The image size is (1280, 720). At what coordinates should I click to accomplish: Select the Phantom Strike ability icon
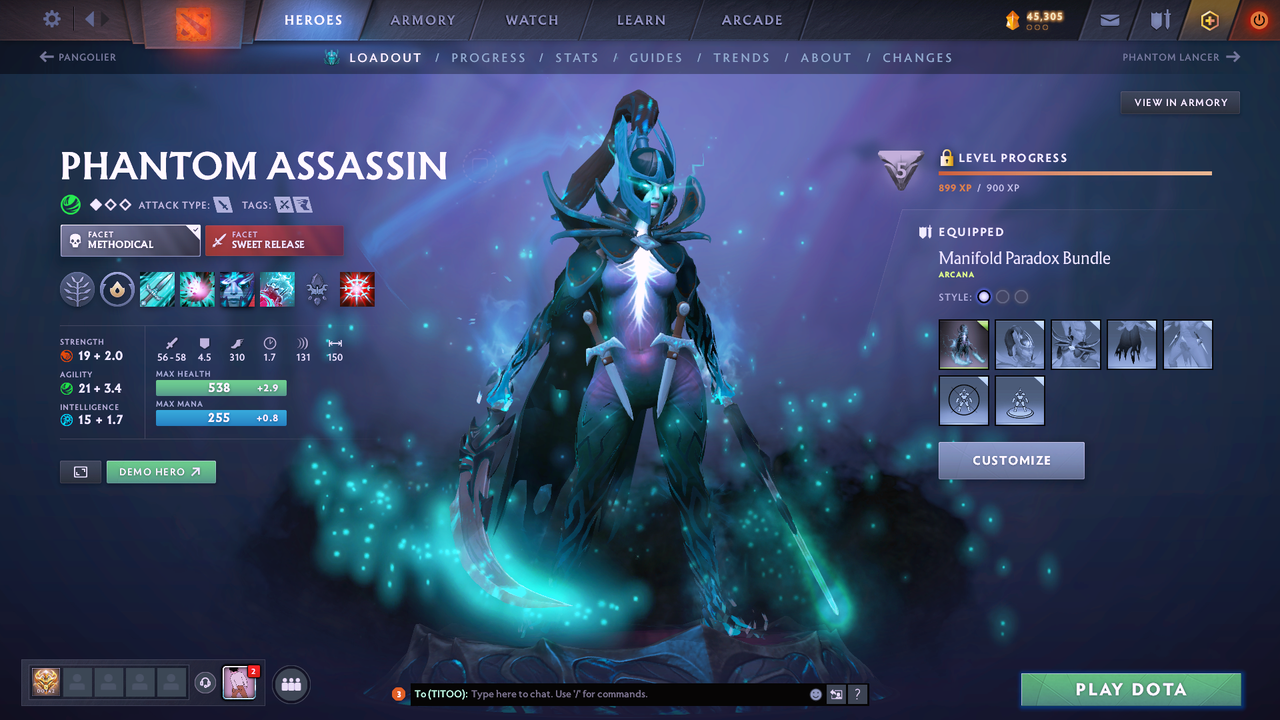[197, 289]
